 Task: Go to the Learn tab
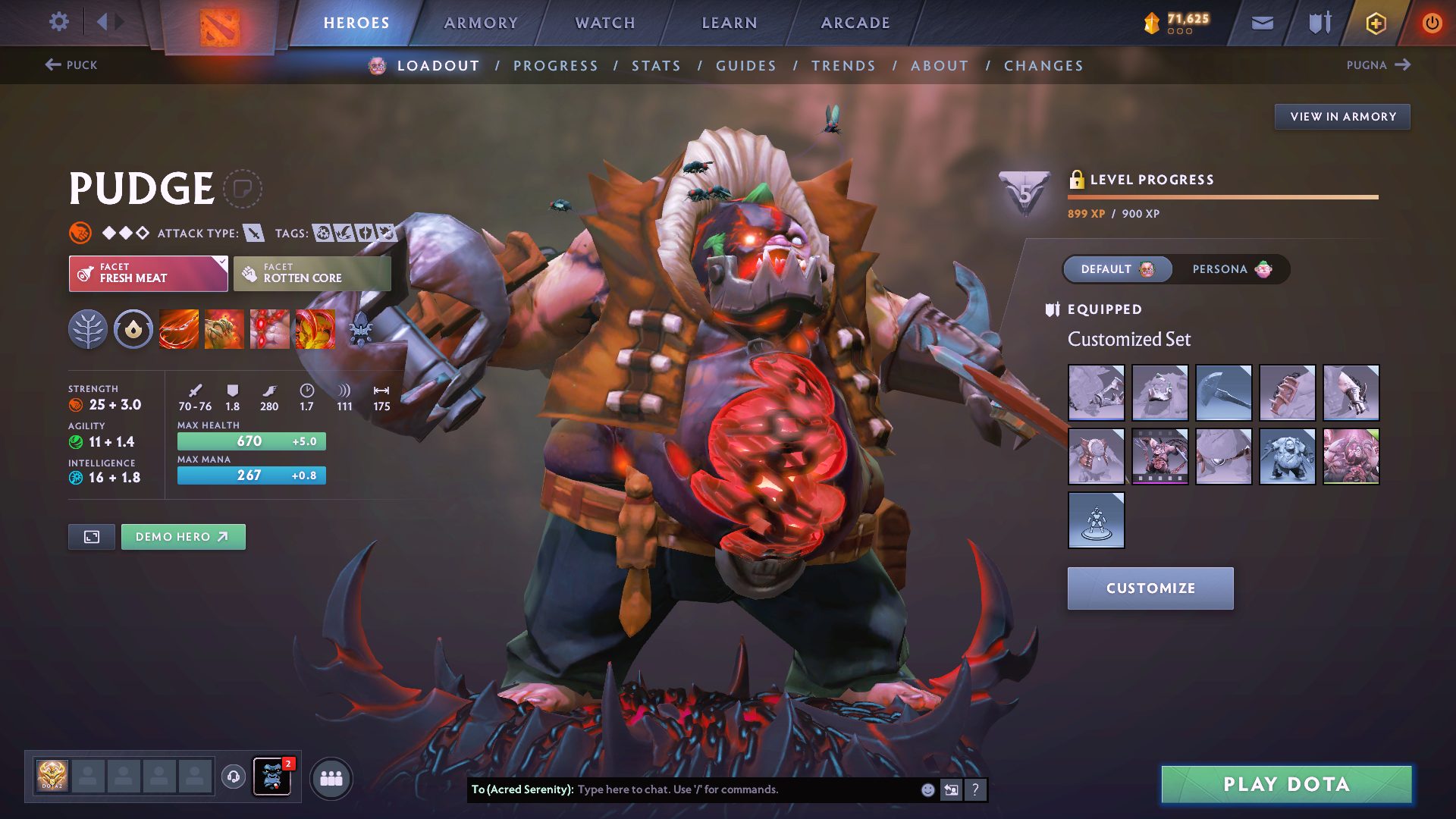pos(730,23)
